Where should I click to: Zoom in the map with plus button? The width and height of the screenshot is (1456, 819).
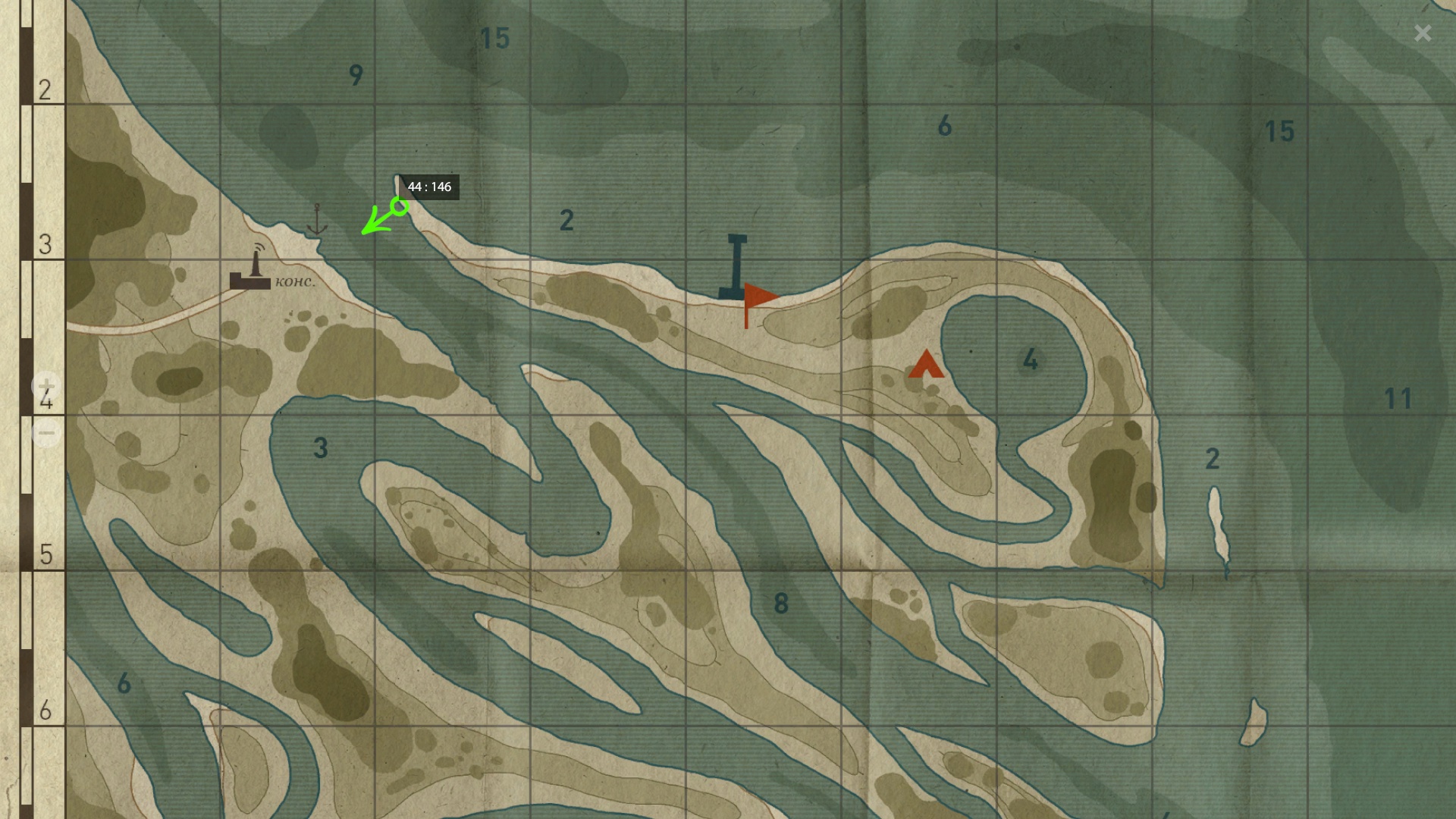click(x=46, y=386)
